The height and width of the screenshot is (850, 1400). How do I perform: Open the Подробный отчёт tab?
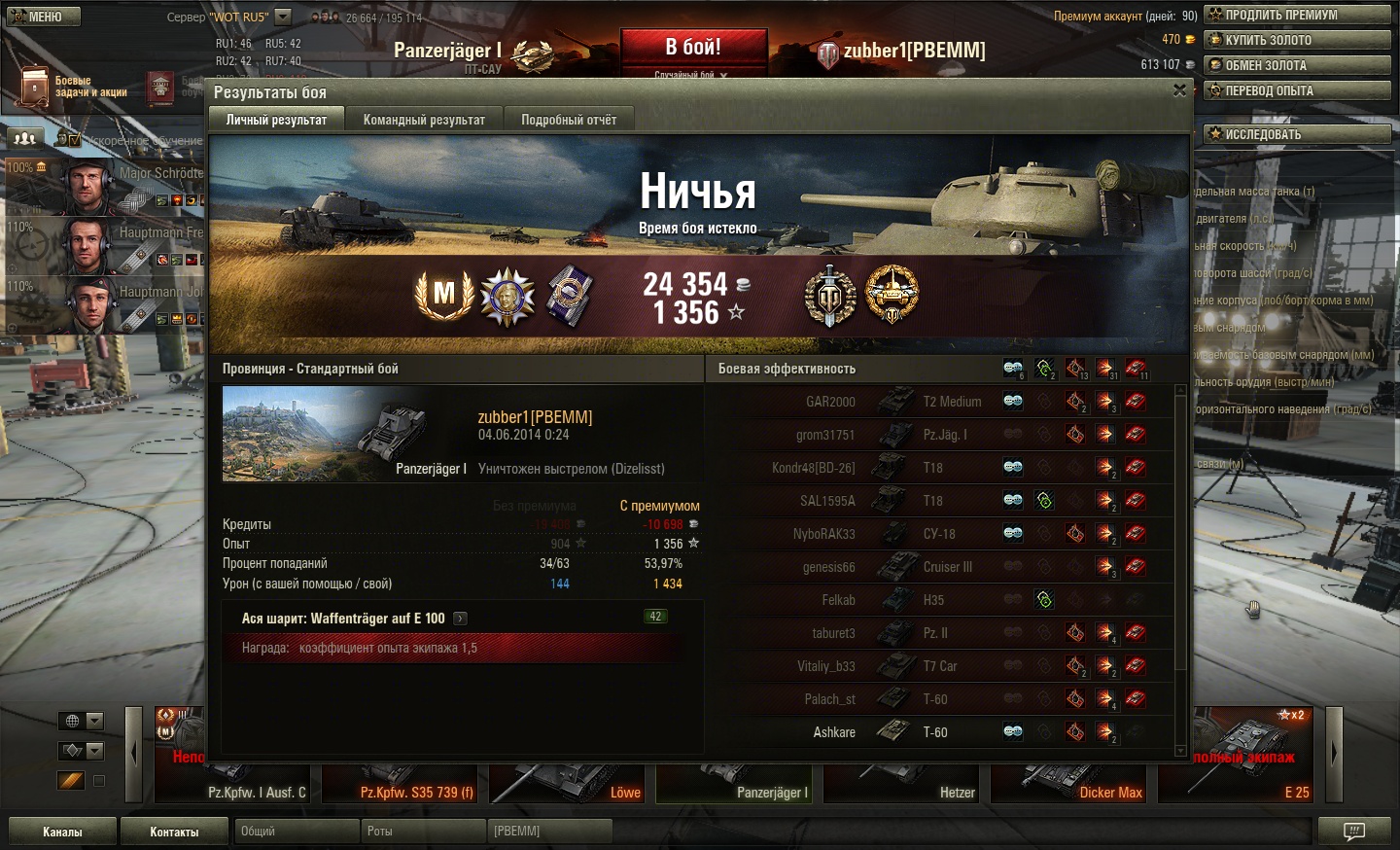(569, 120)
